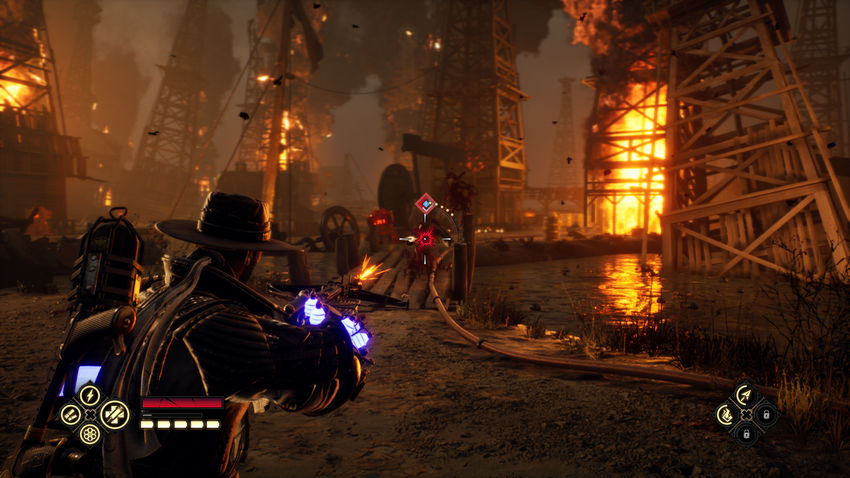Trigger the flame ability icon
Viewport: 850px width, 478px height.
pyautogui.click(x=725, y=414)
